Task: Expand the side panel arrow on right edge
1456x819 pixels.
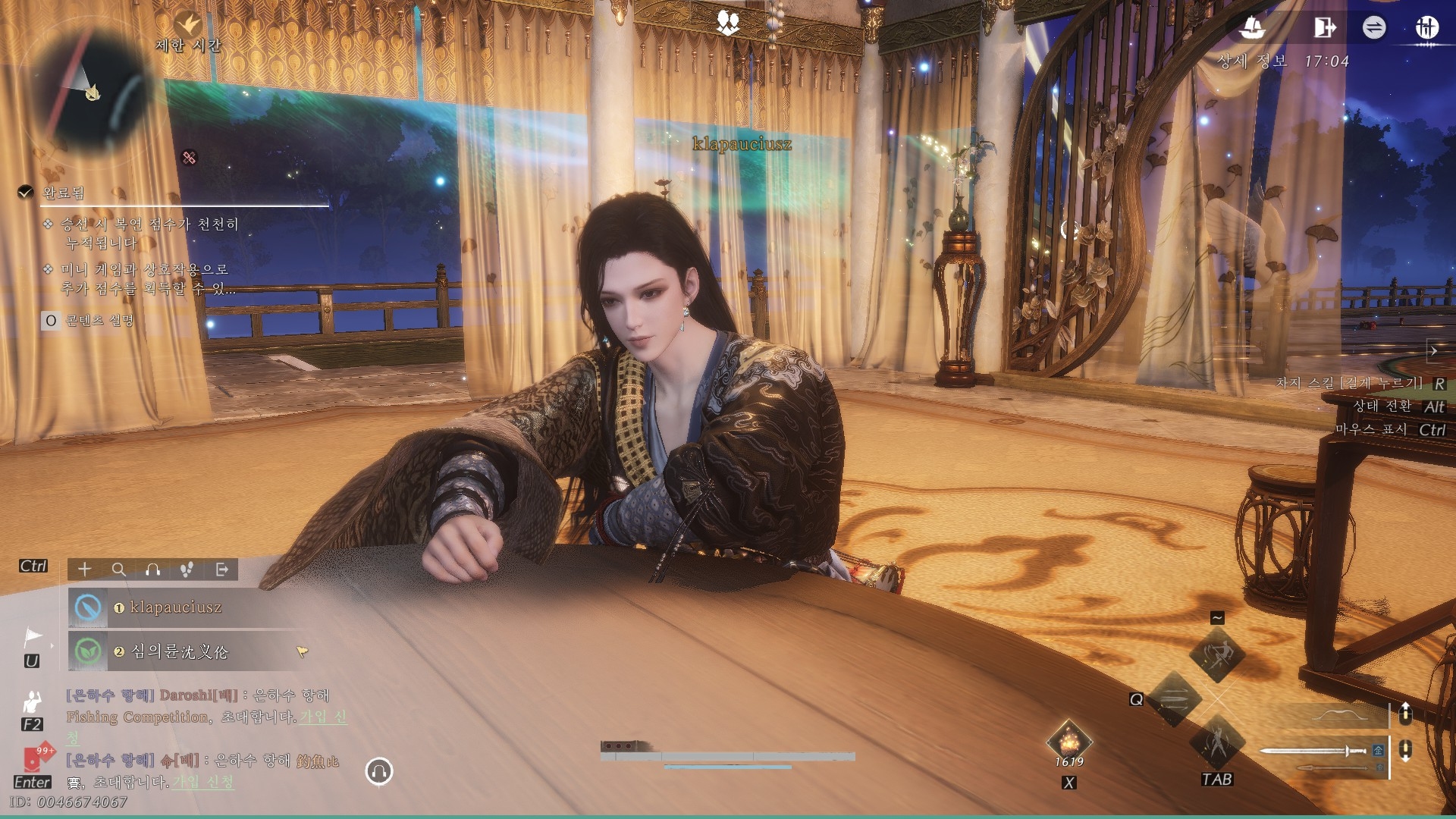Action: 1433,351
